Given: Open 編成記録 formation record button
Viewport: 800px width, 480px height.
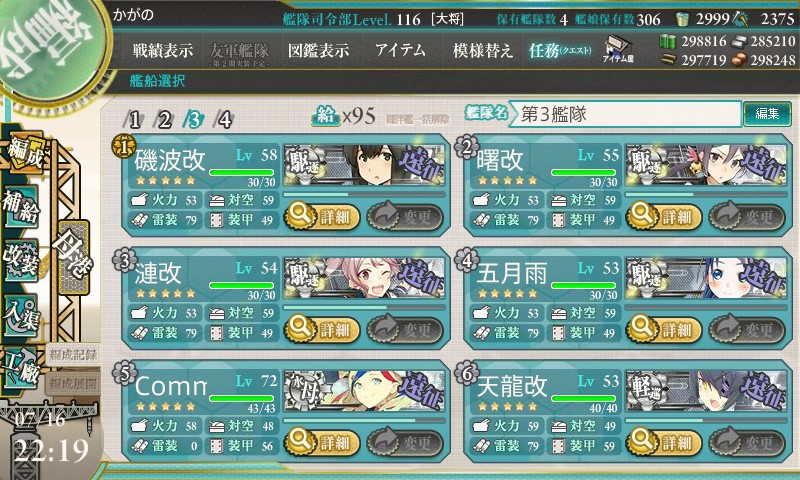Looking at the screenshot, I should click(73, 354).
